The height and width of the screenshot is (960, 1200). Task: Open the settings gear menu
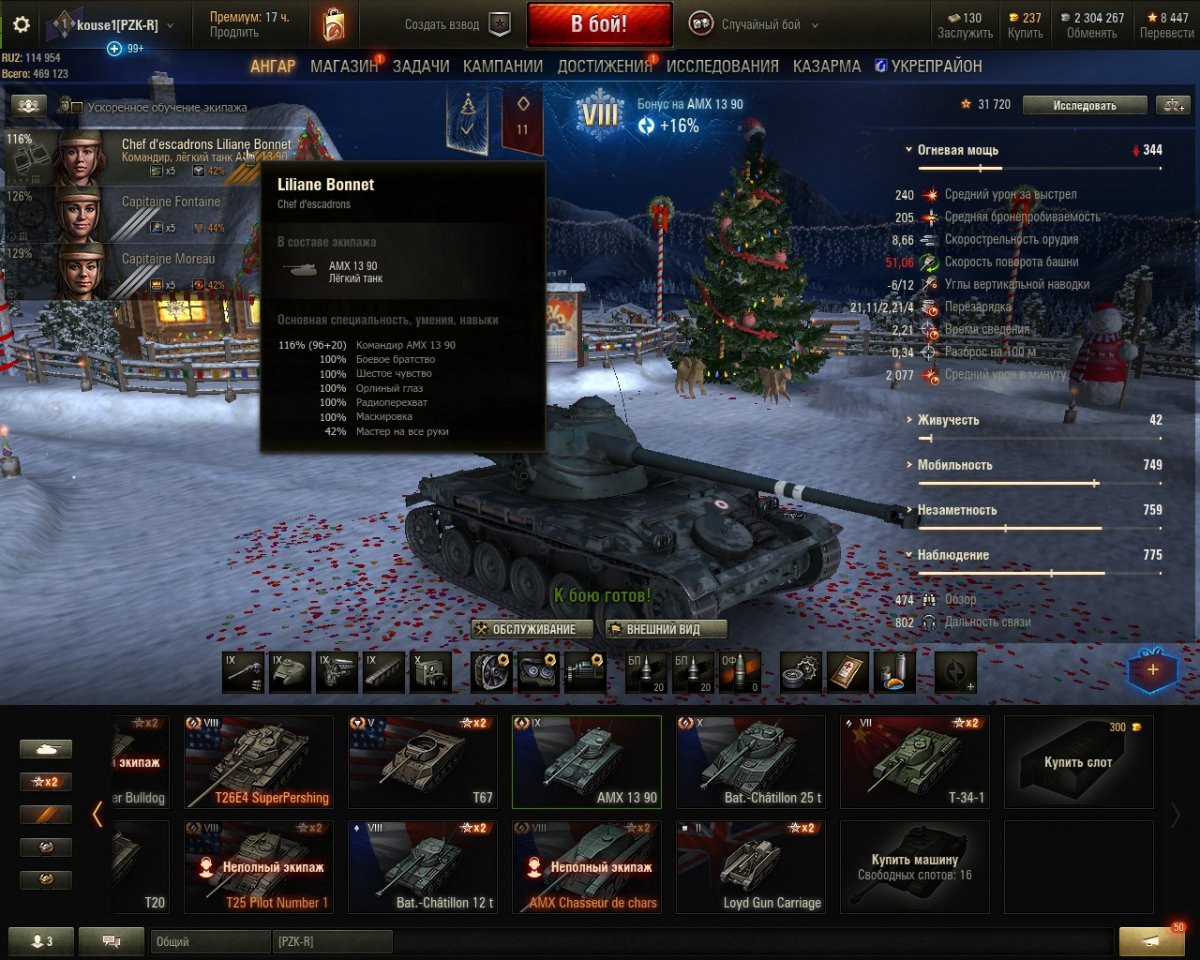[x=21, y=25]
